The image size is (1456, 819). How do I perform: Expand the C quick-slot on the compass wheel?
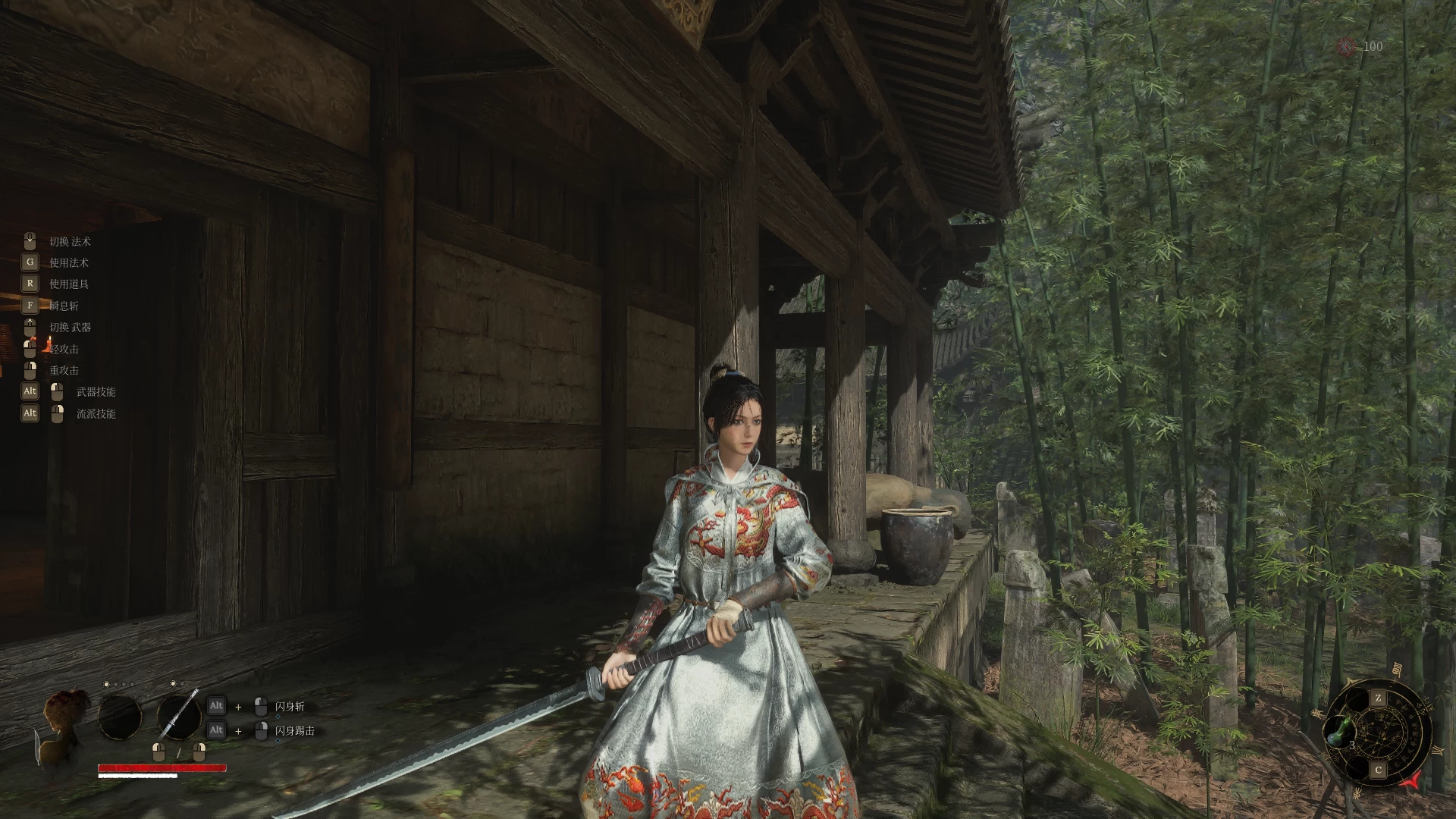coord(1379,769)
